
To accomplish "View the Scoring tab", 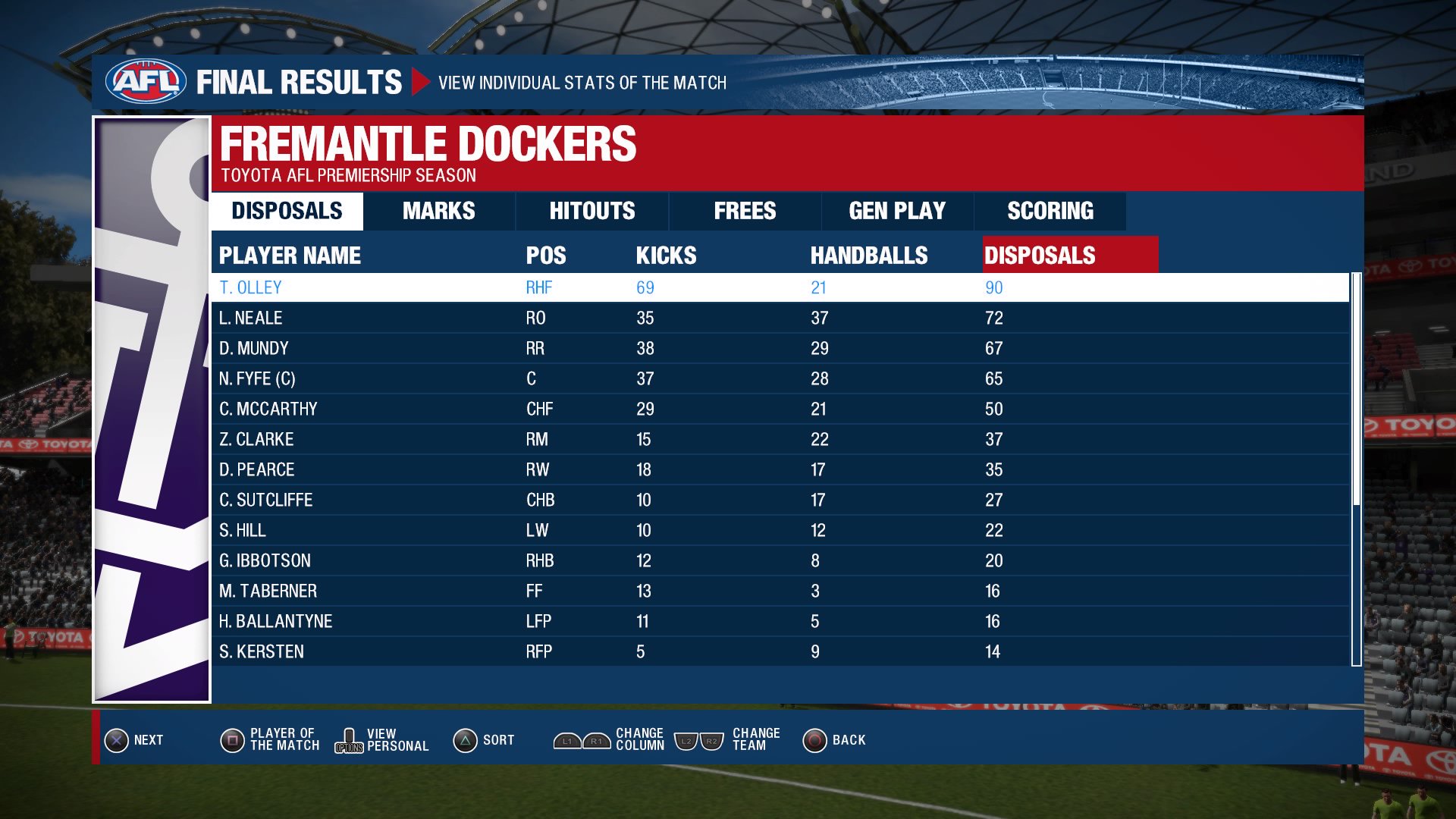I will [1050, 211].
